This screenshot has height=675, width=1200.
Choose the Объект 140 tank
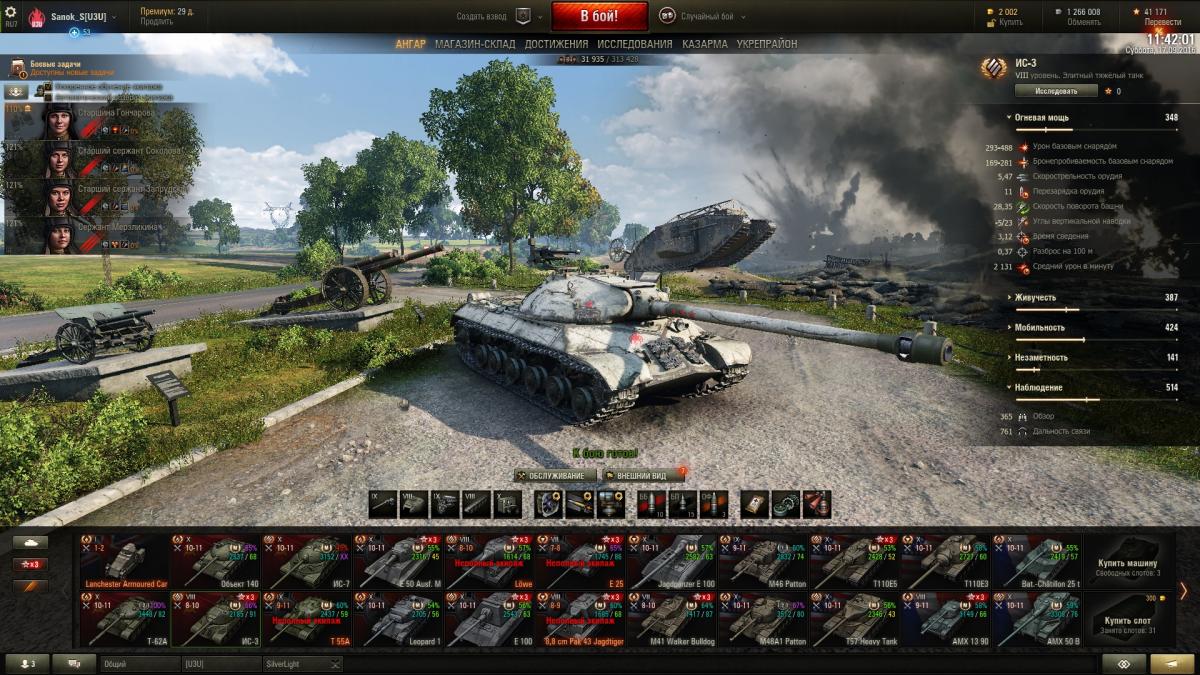[215, 562]
